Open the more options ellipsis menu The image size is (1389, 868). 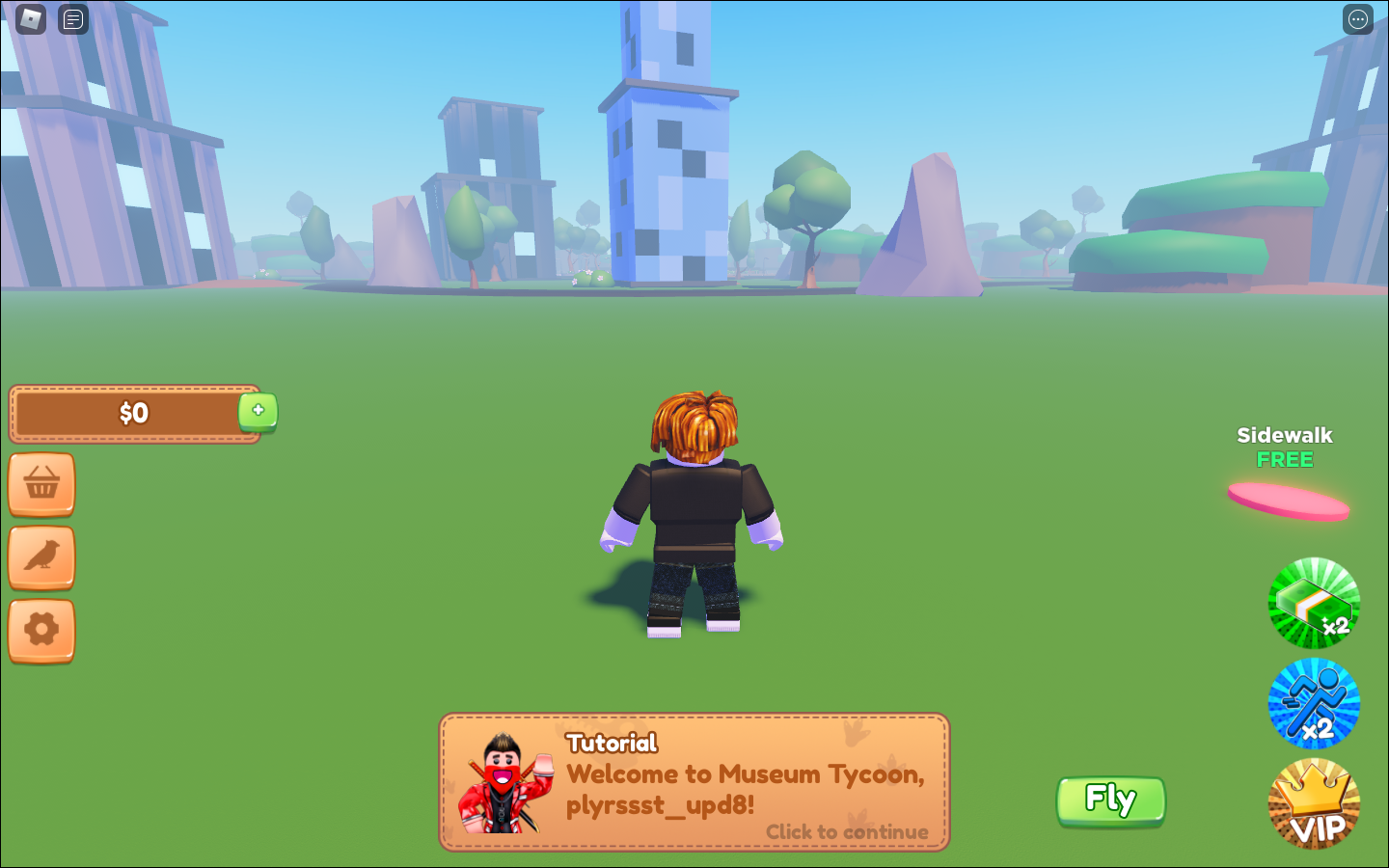pyautogui.click(x=1358, y=19)
